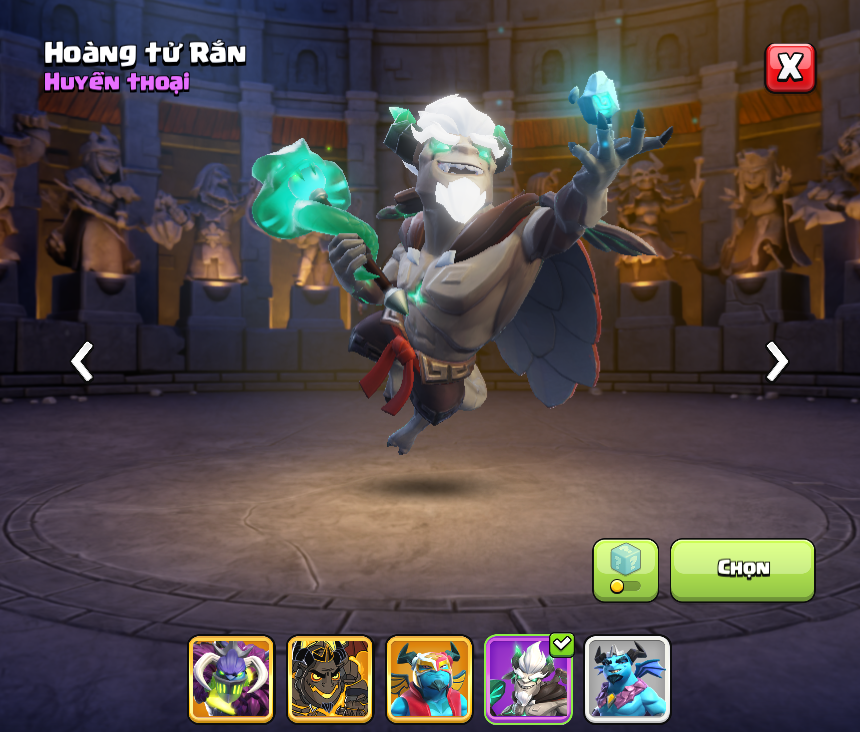This screenshot has width=860, height=732.
Task: Pick the pink masked skin thumbnail
Action: coord(429,679)
